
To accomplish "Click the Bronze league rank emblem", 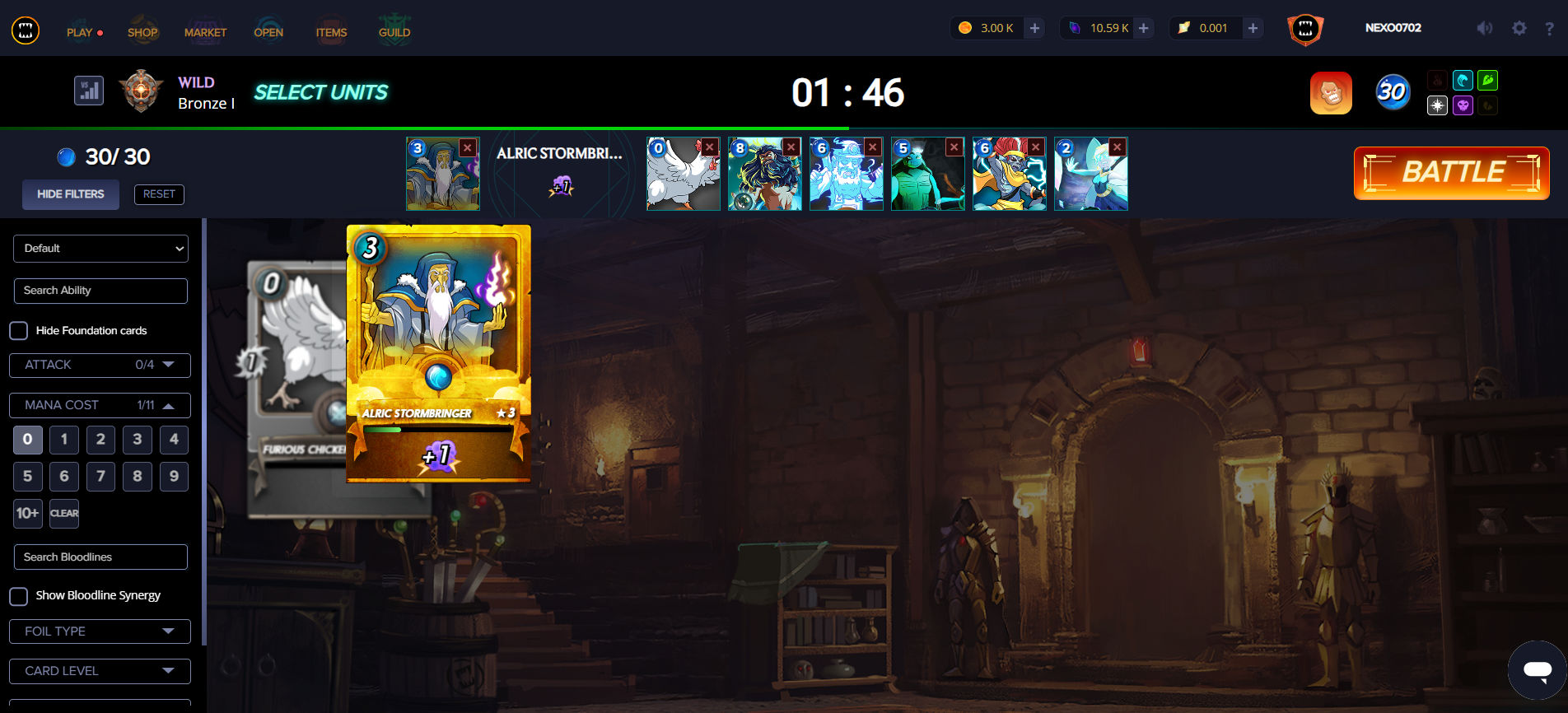I will coord(141,91).
